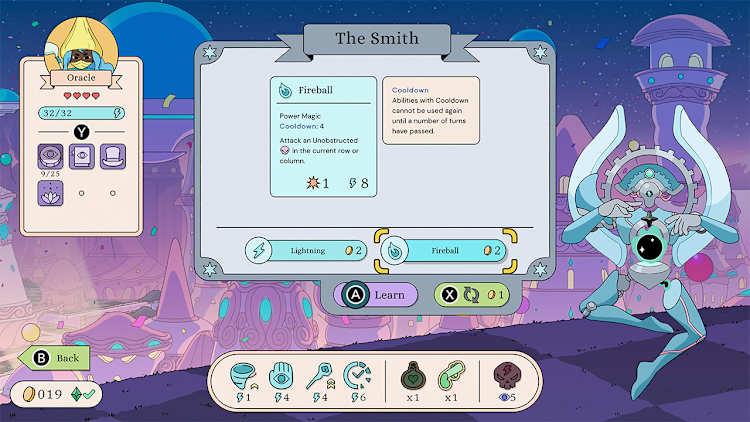Select the eye tome relic slot
The width and height of the screenshot is (750, 422).
click(81, 155)
